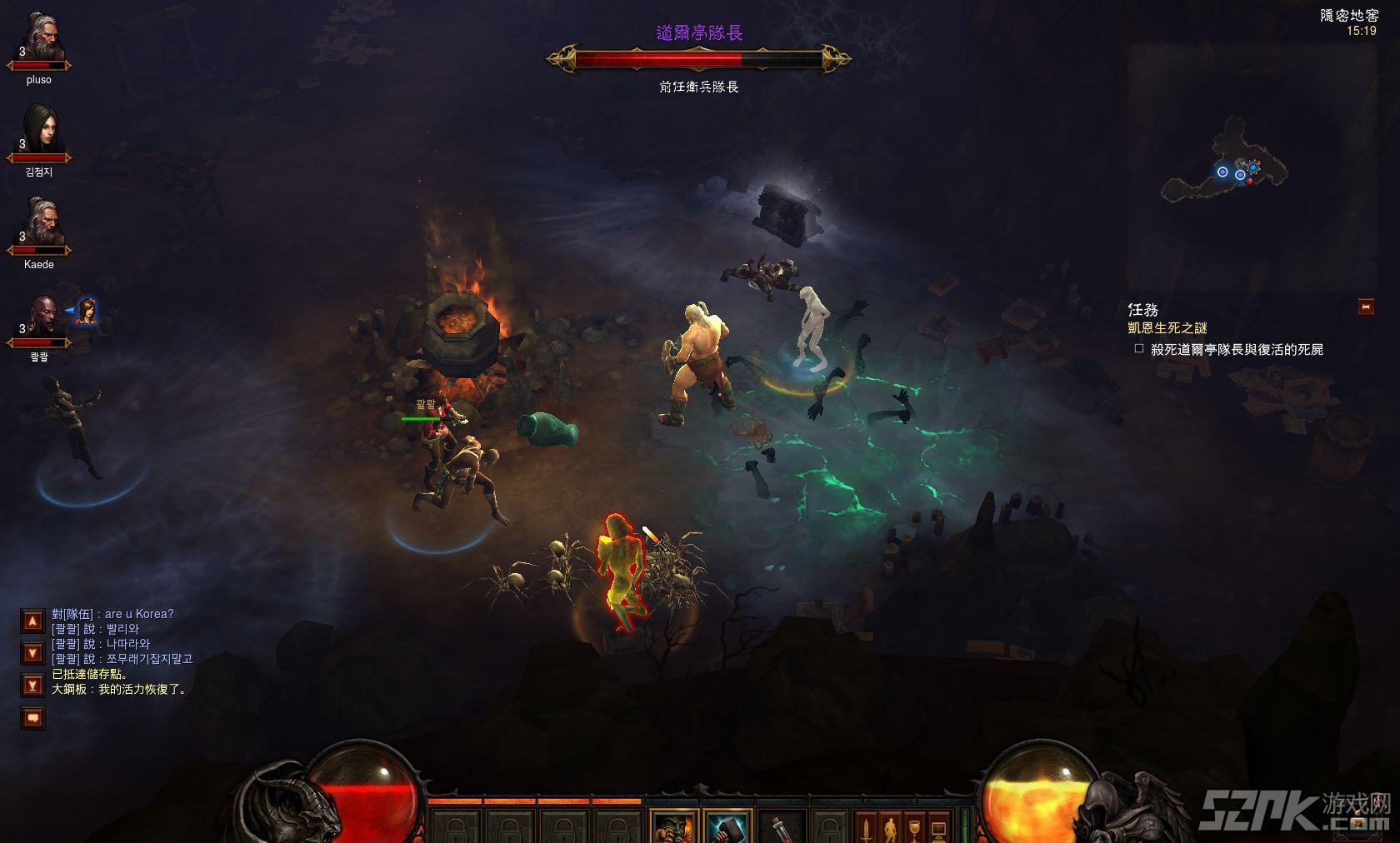Click the follower portrait beside 콸콸

coord(86,312)
